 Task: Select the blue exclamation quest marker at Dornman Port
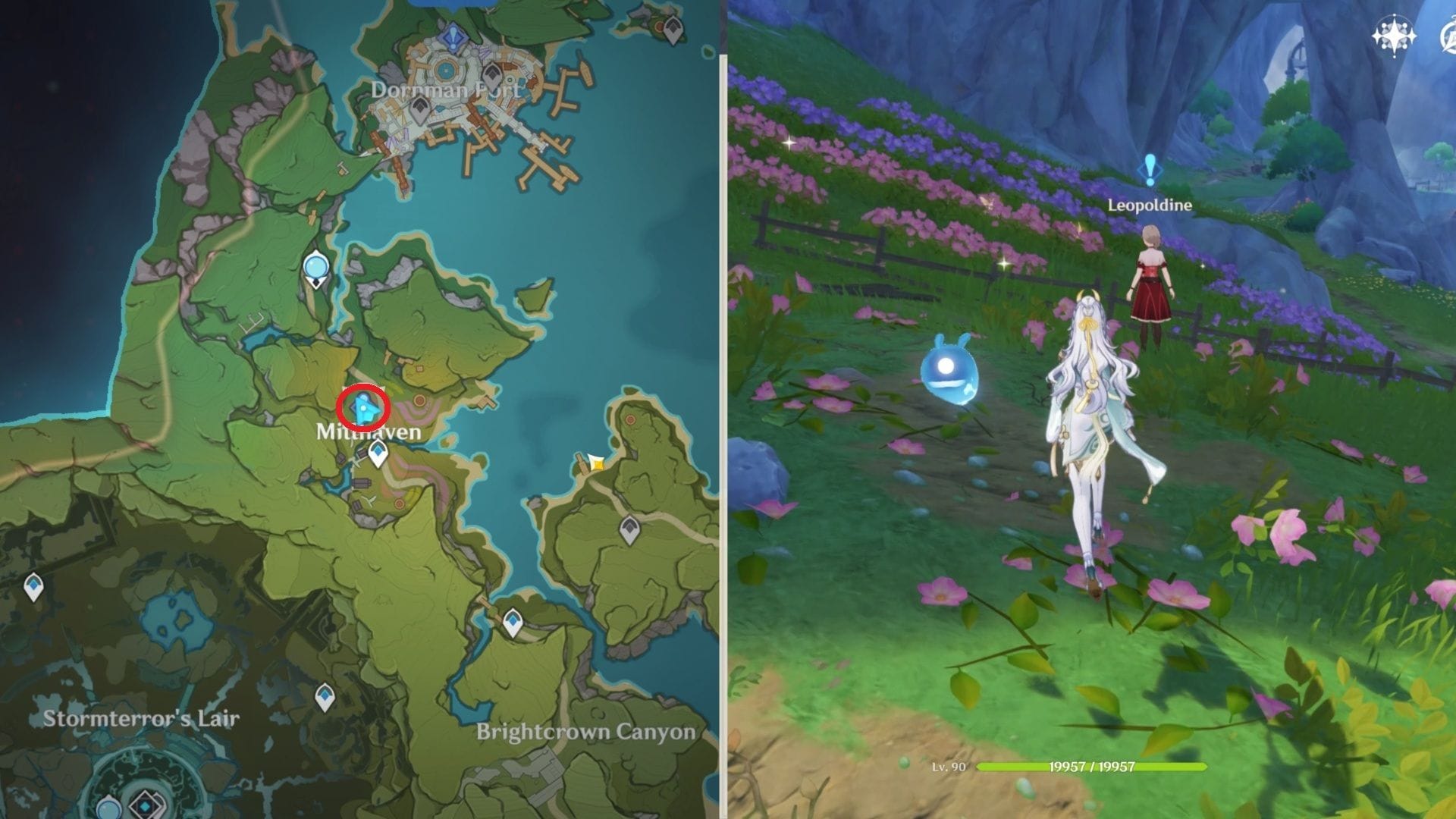tap(453, 35)
